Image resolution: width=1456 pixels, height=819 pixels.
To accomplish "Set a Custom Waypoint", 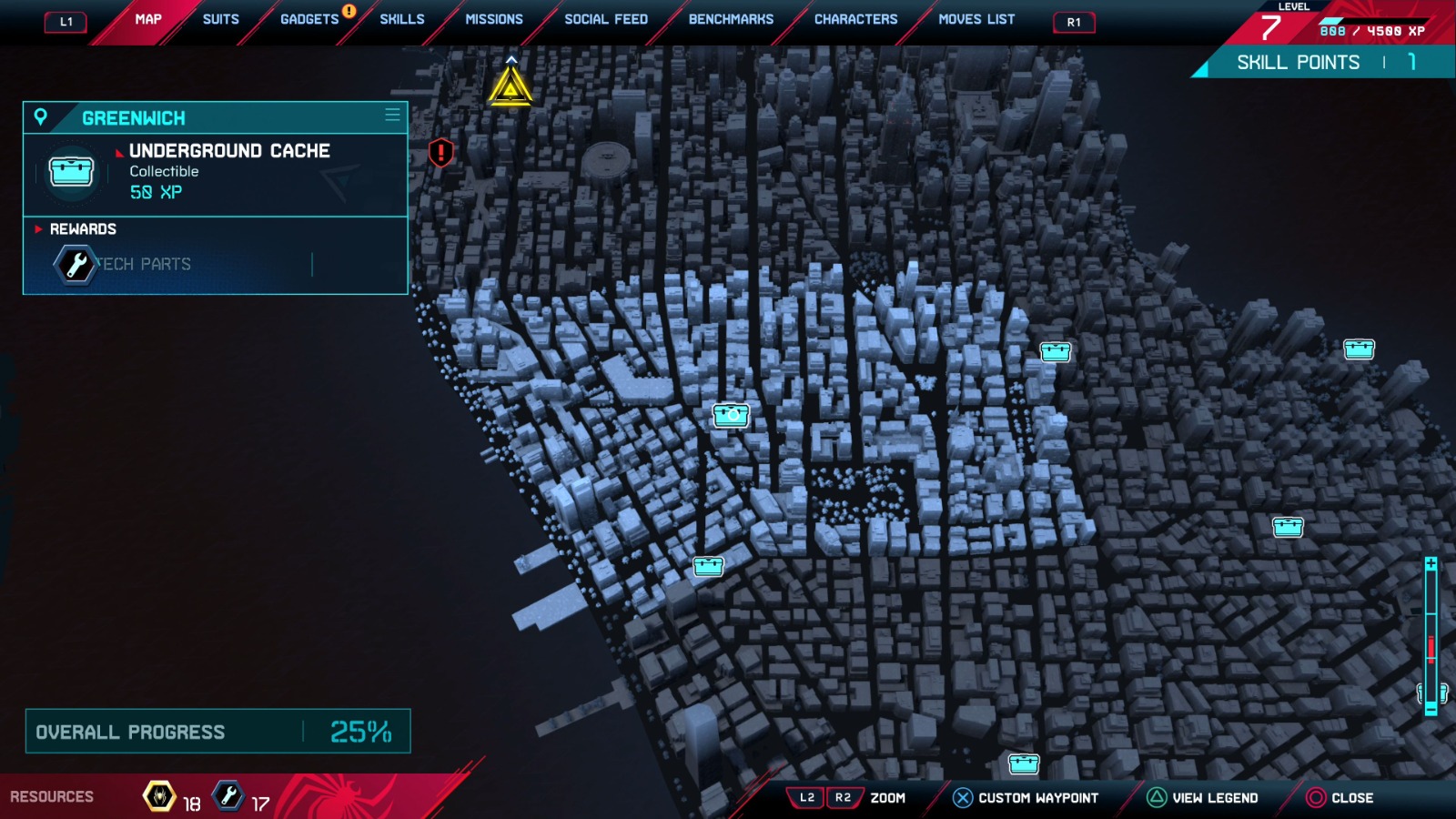I will 1026,798.
